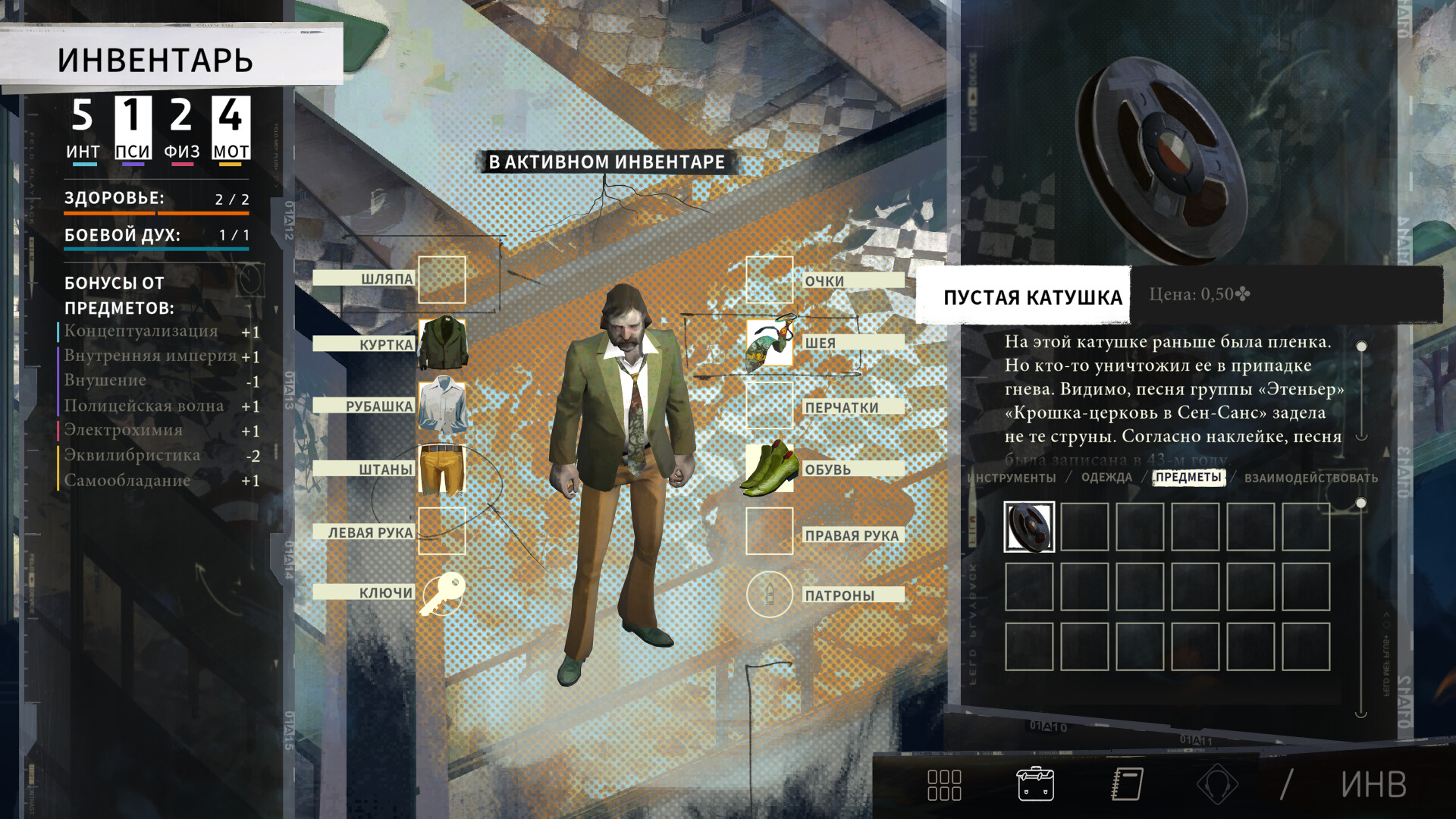Open the journal notebook icon
The width and height of the screenshot is (1456, 819).
click(x=1127, y=784)
